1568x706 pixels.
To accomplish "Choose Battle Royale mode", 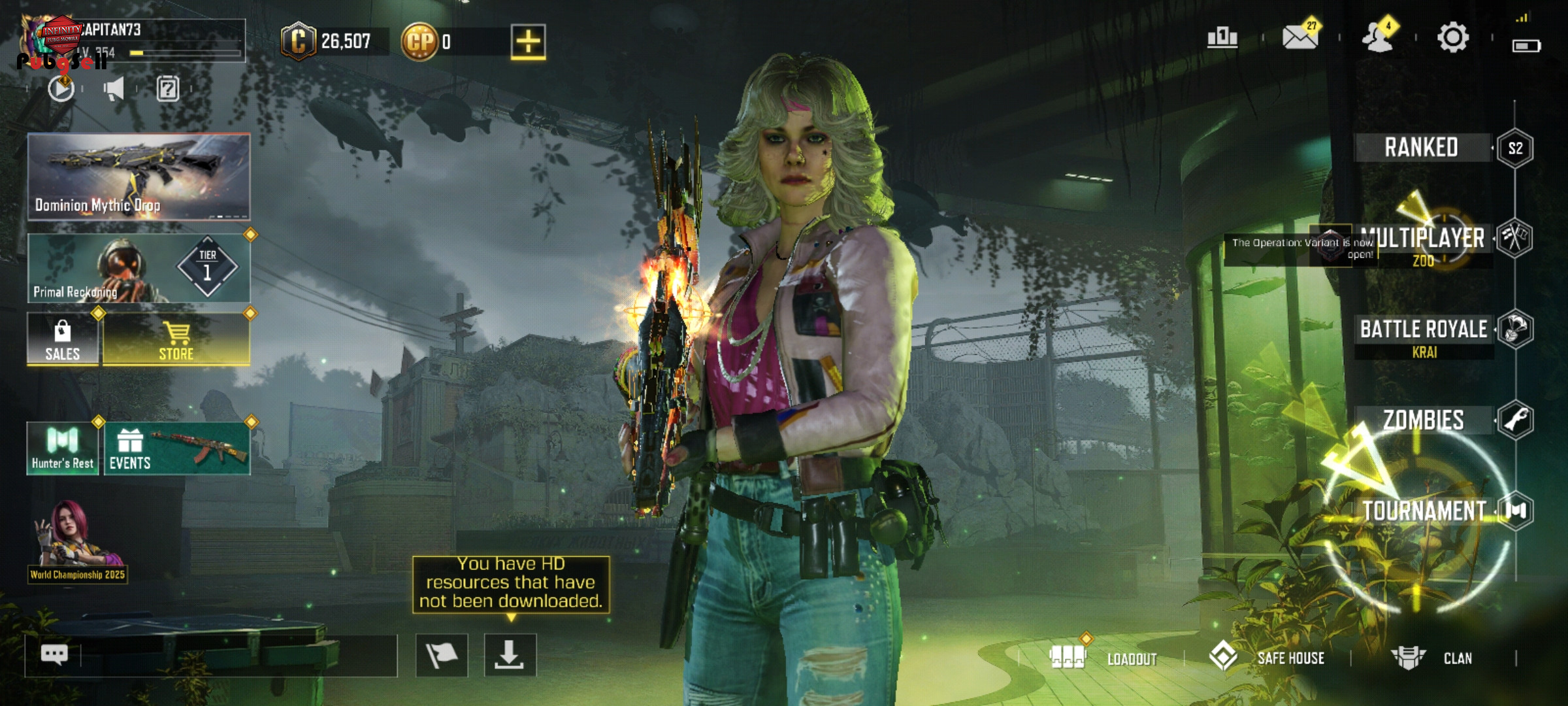I will point(1424,329).
